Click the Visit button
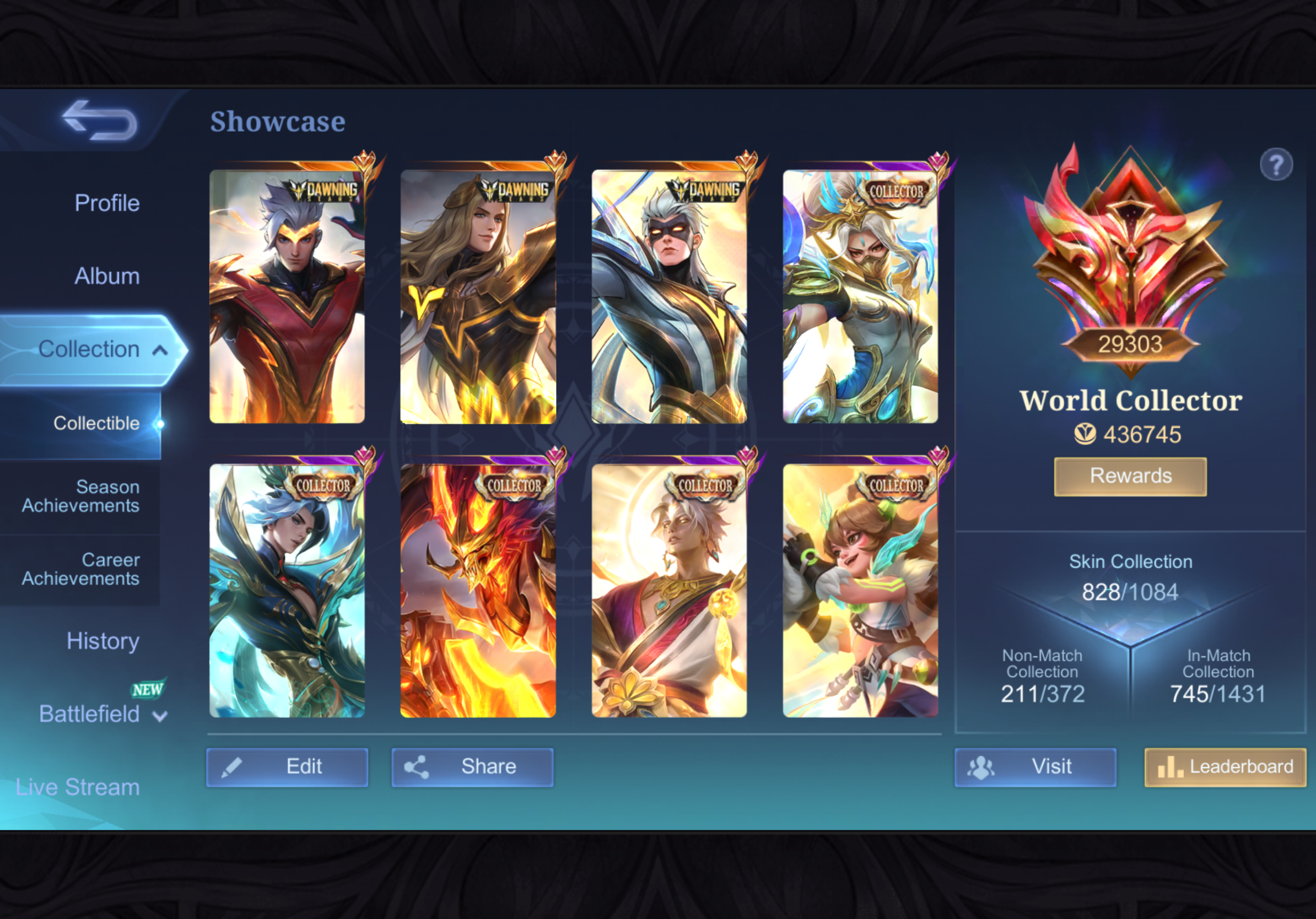Viewport: 1316px width, 919px height. [x=1035, y=766]
